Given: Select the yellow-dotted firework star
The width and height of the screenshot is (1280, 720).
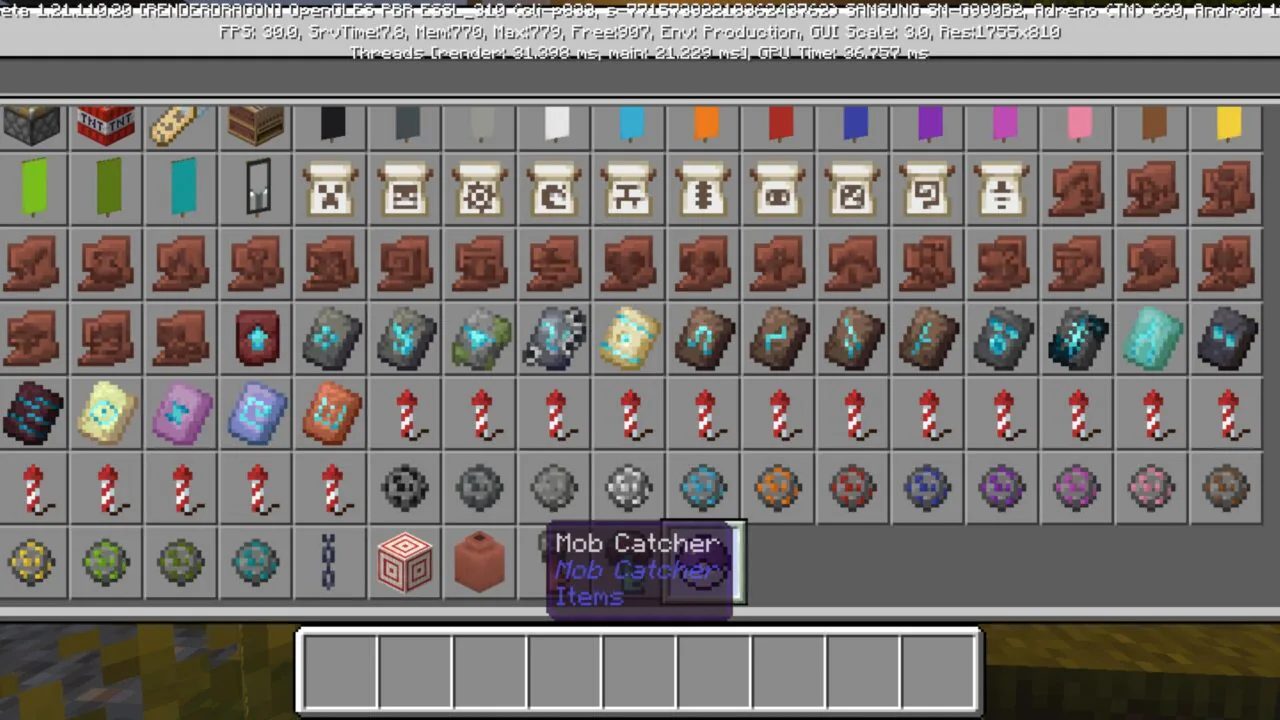Looking at the screenshot, I should click(x=33, y=562).
